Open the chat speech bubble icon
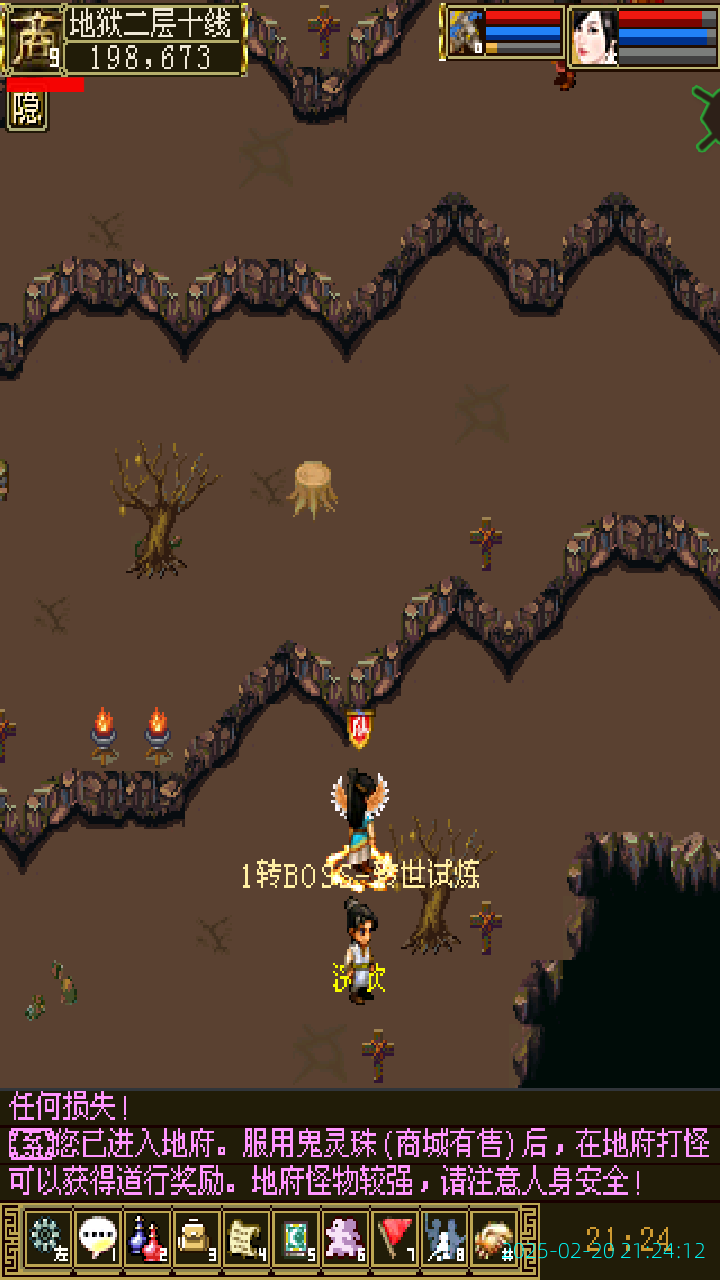 97,1238
